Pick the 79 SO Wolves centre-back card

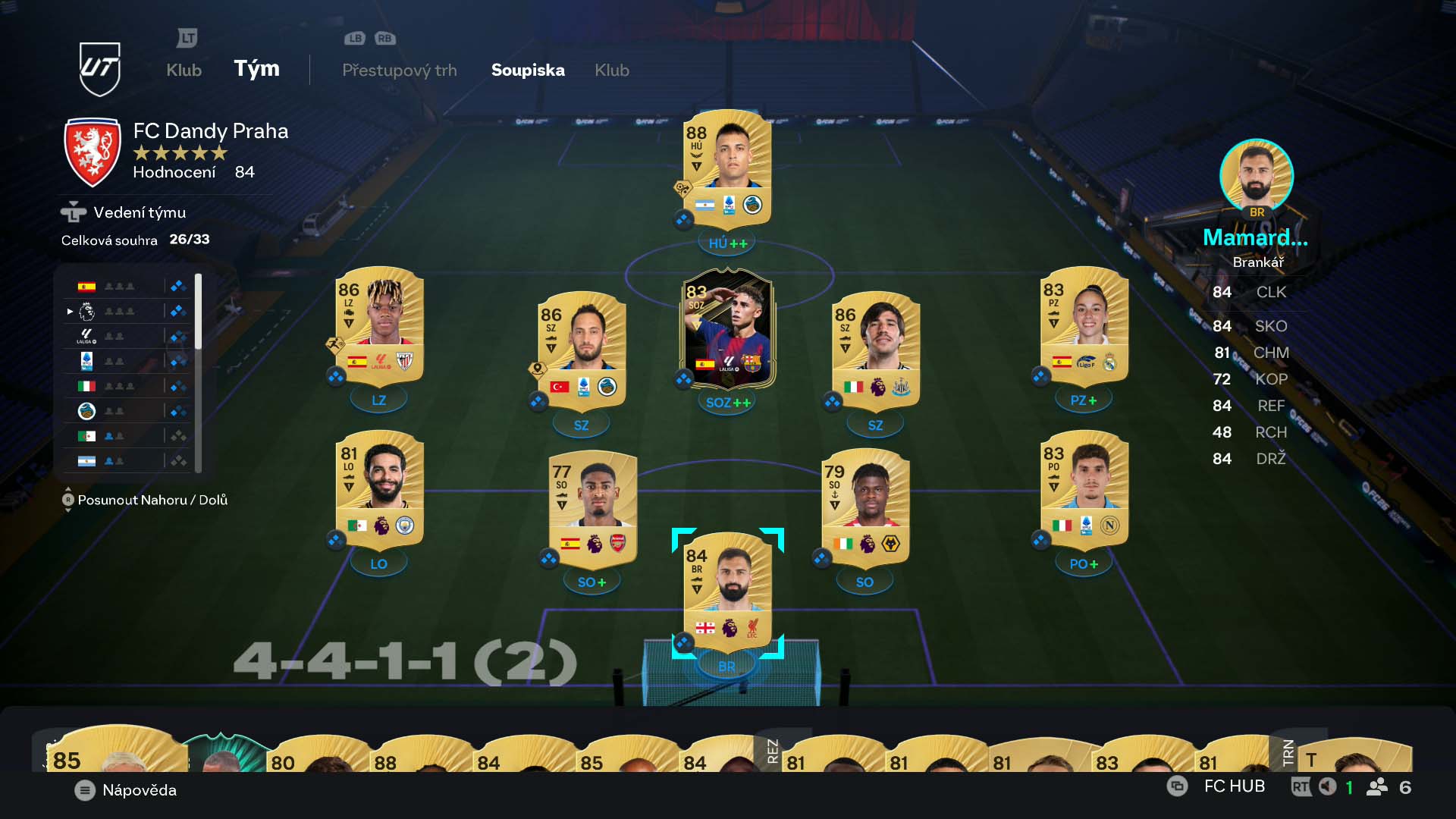865,508
